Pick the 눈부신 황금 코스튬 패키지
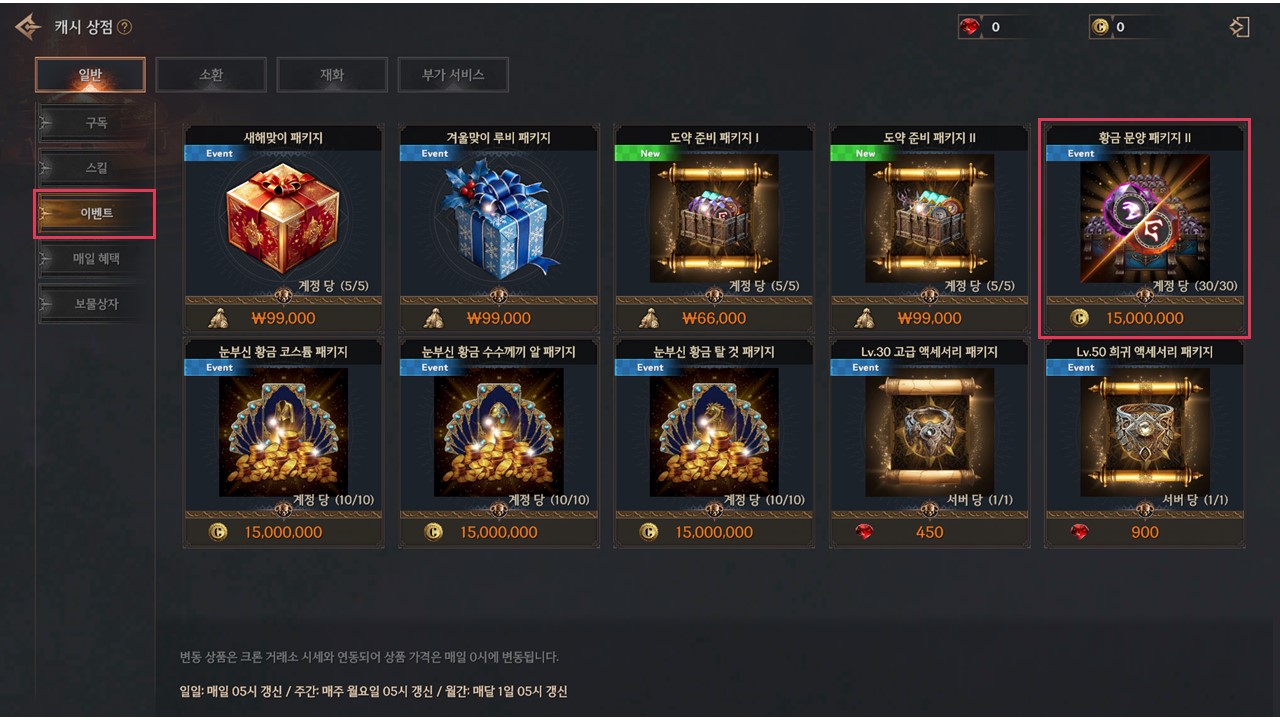Image resolution: width=1280 pixels, height=720 pixels. (x=283, y=433)
